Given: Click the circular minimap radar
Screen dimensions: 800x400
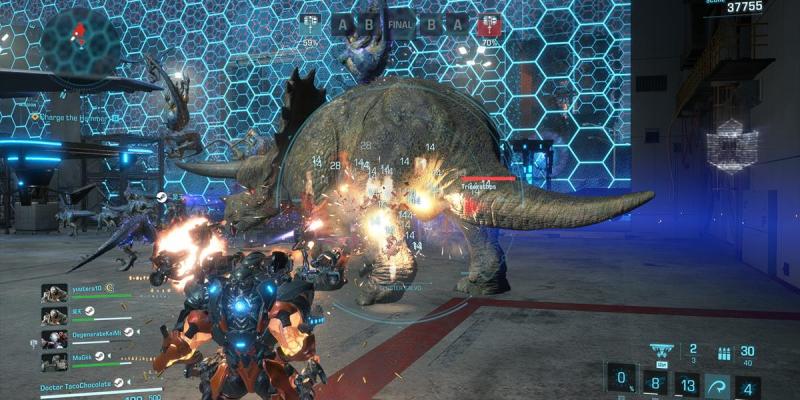Looking at the screenshot, I should 80,38.
